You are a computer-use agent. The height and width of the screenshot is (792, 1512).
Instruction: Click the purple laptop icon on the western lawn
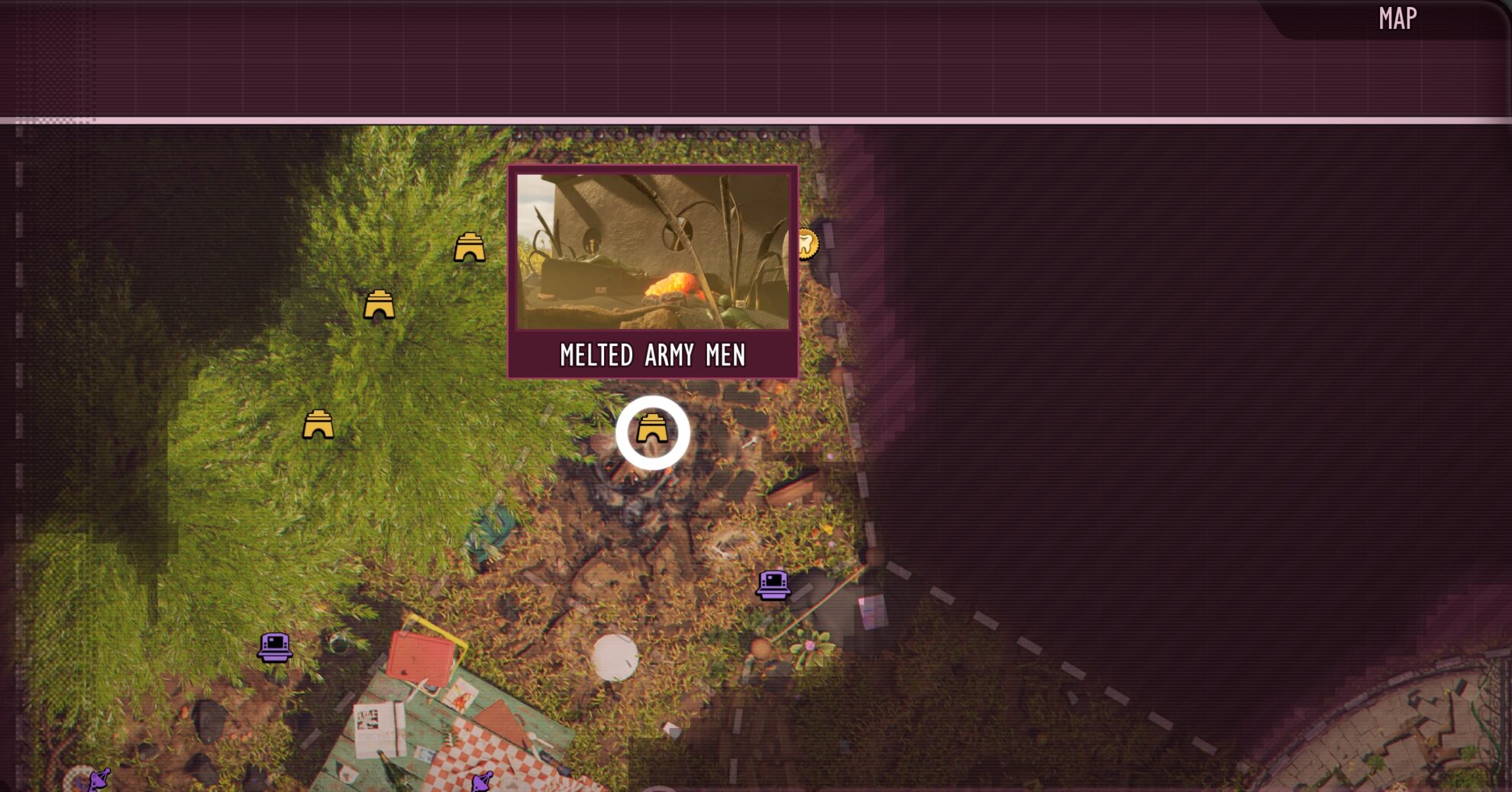(x=275, y=648)
